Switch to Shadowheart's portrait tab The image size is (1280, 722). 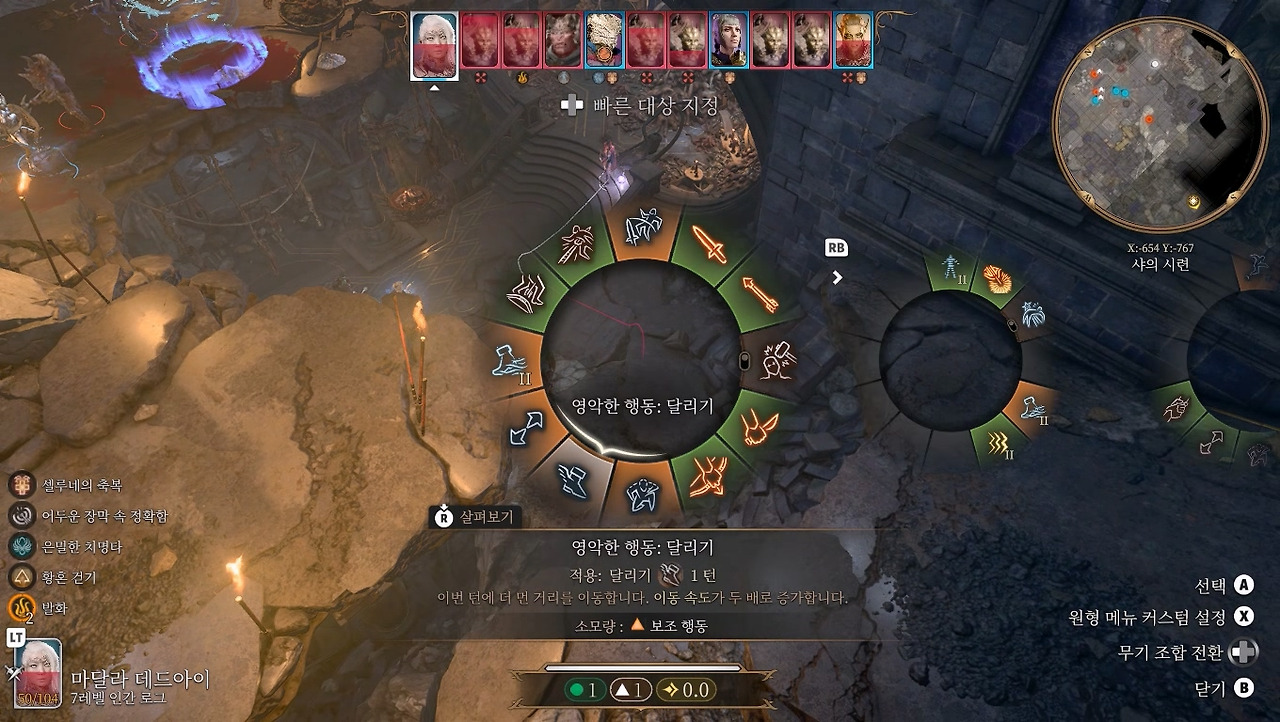click(x=731, y=42)
